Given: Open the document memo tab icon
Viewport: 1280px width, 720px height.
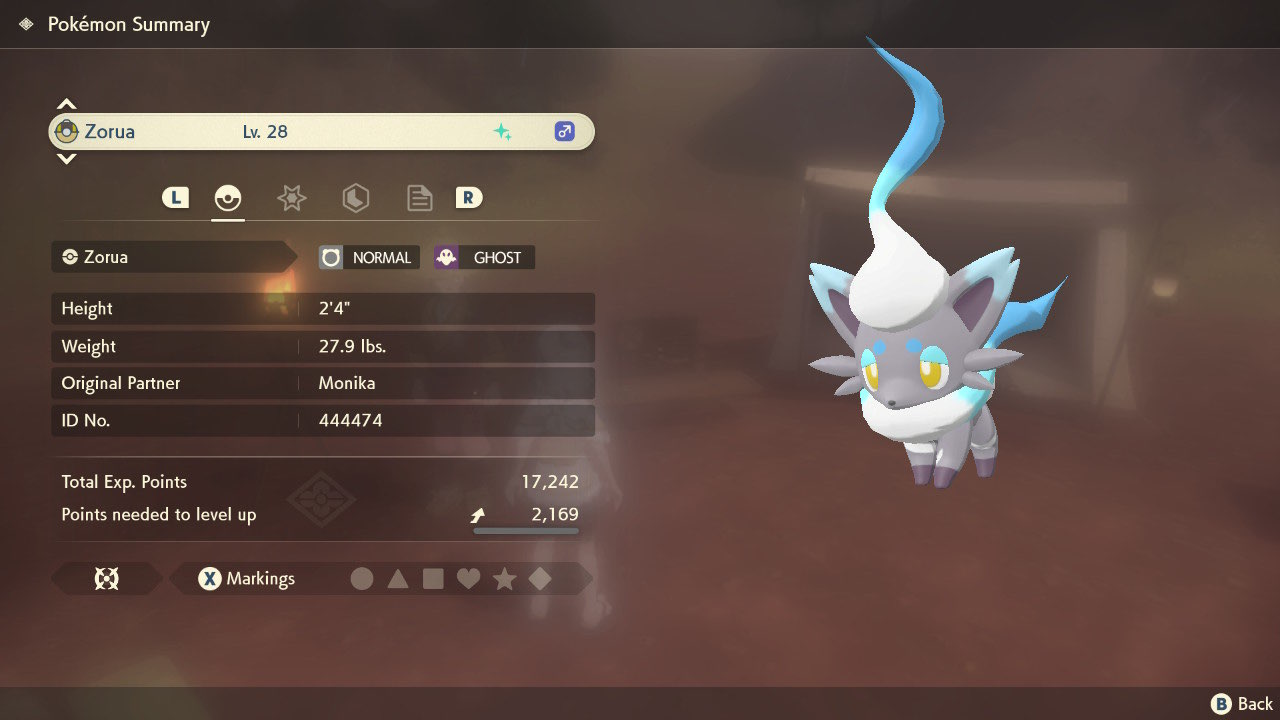Looking at the screenshot, I should (x=419, y=197).
